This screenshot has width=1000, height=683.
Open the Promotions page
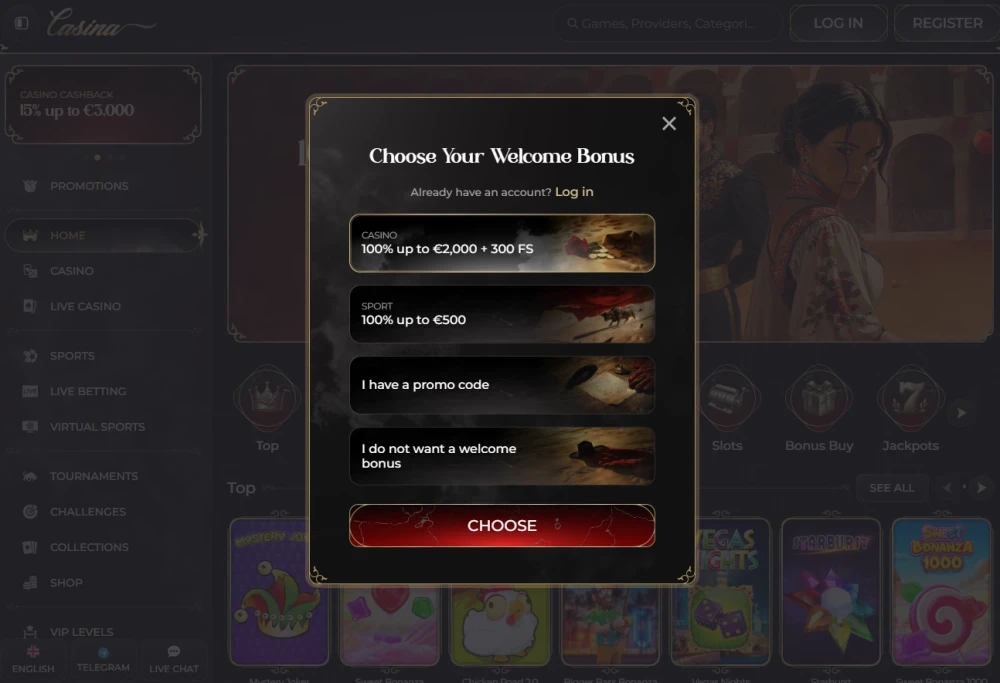coord(89,186)
